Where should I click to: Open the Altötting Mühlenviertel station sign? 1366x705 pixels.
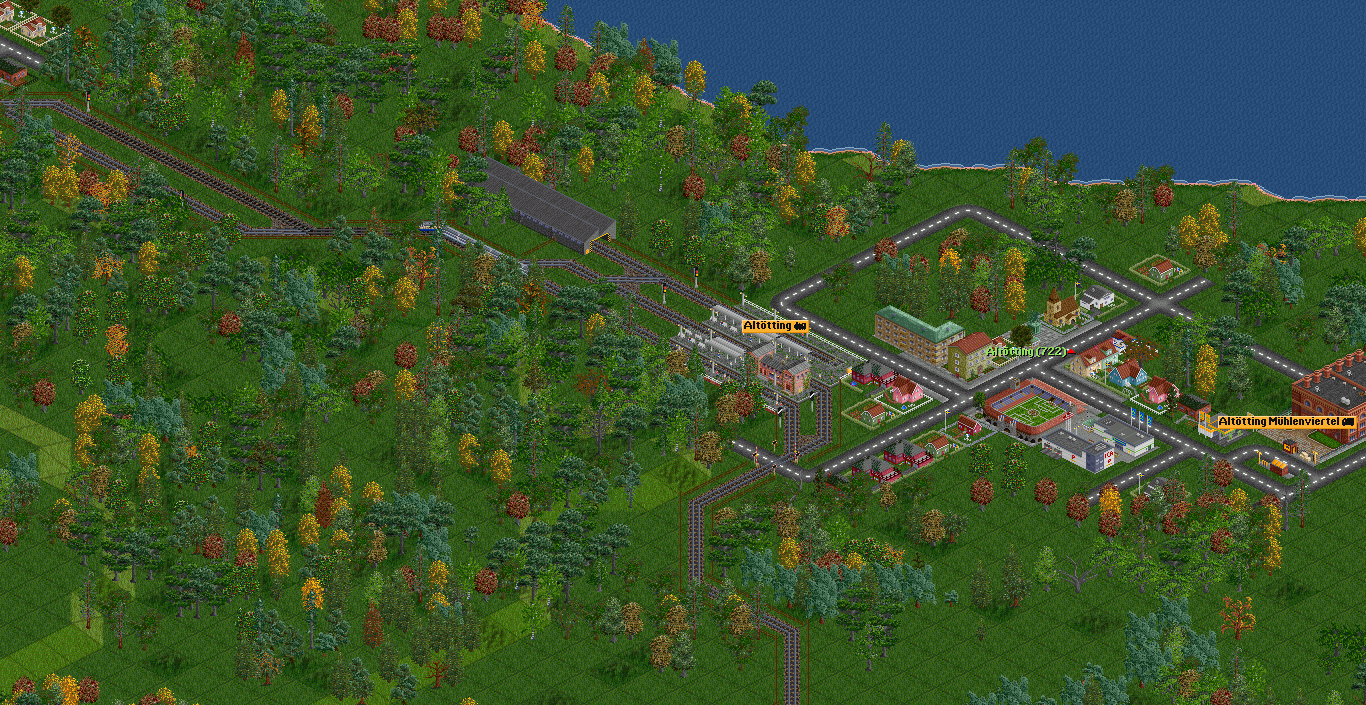[1284, 422]
